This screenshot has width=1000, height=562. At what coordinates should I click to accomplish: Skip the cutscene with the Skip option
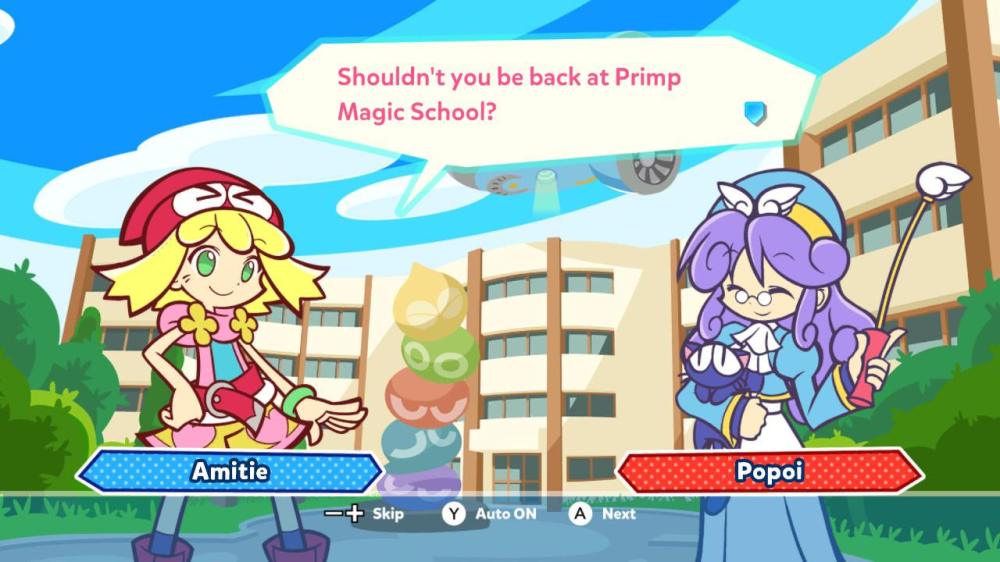point(366,514)
